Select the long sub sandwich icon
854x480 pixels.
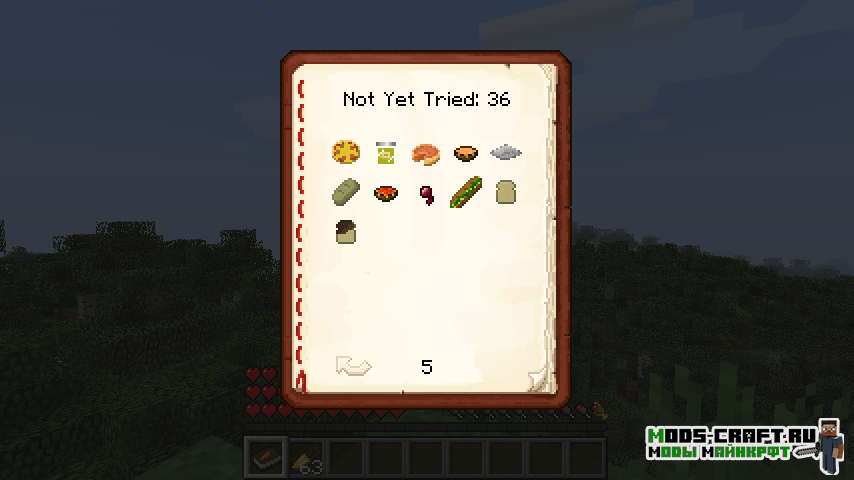point(465,192)
